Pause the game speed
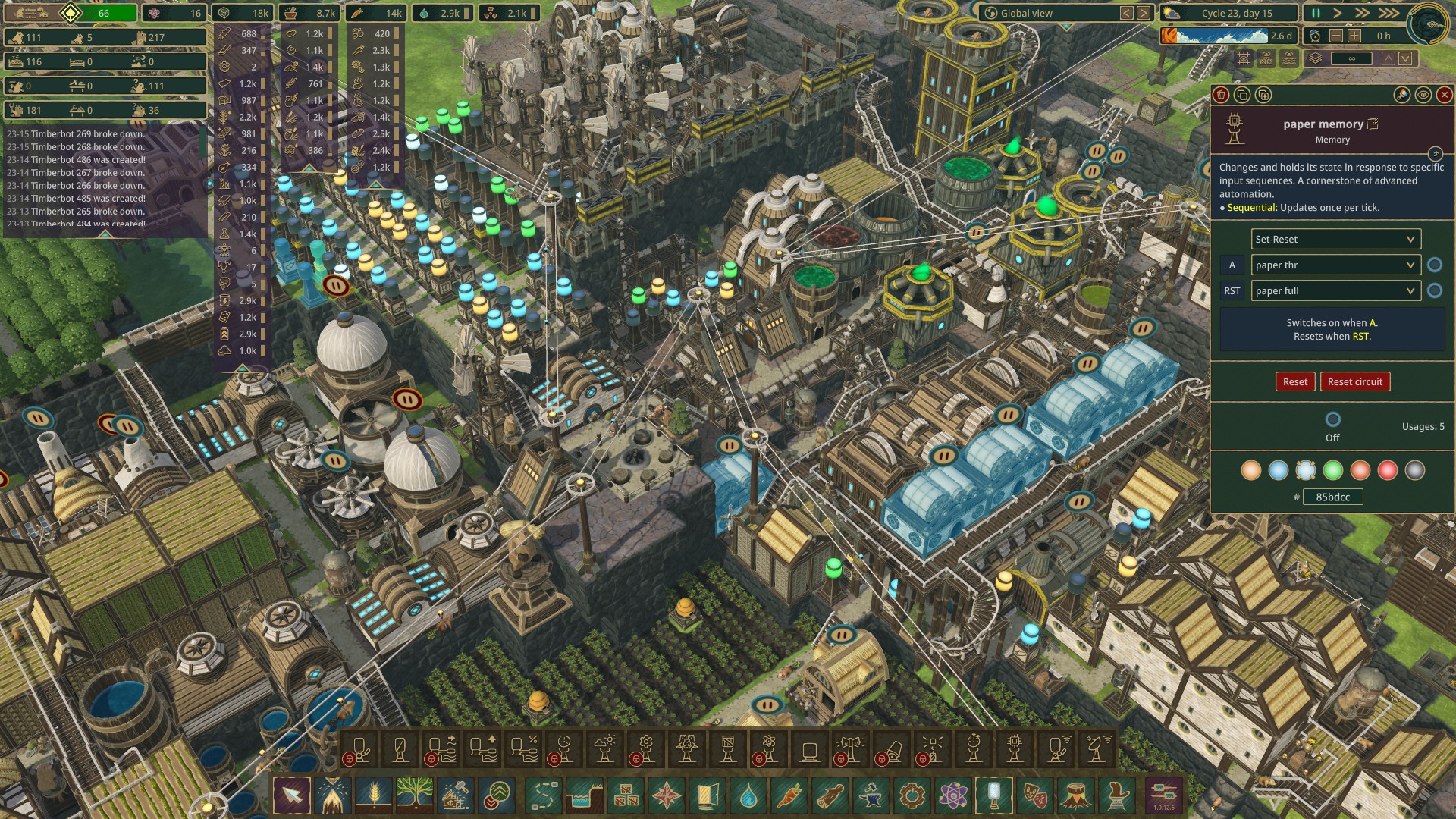The width and height of the screenshot is (1456, 819). pos(1316,14)
